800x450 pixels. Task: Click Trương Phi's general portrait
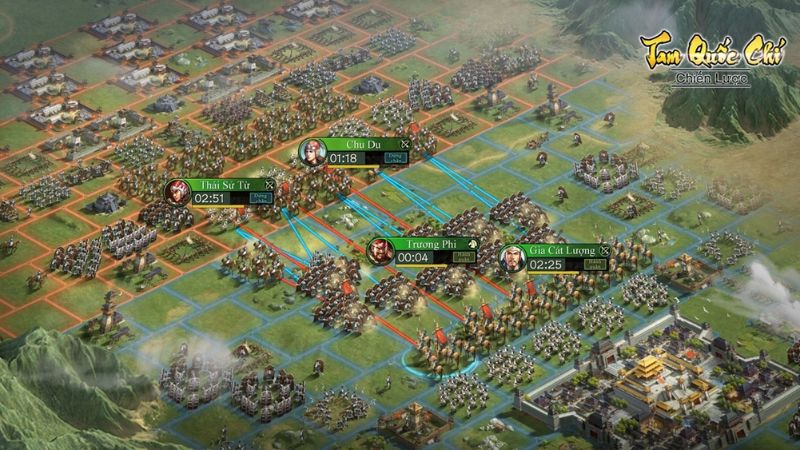tap(382, 250)
